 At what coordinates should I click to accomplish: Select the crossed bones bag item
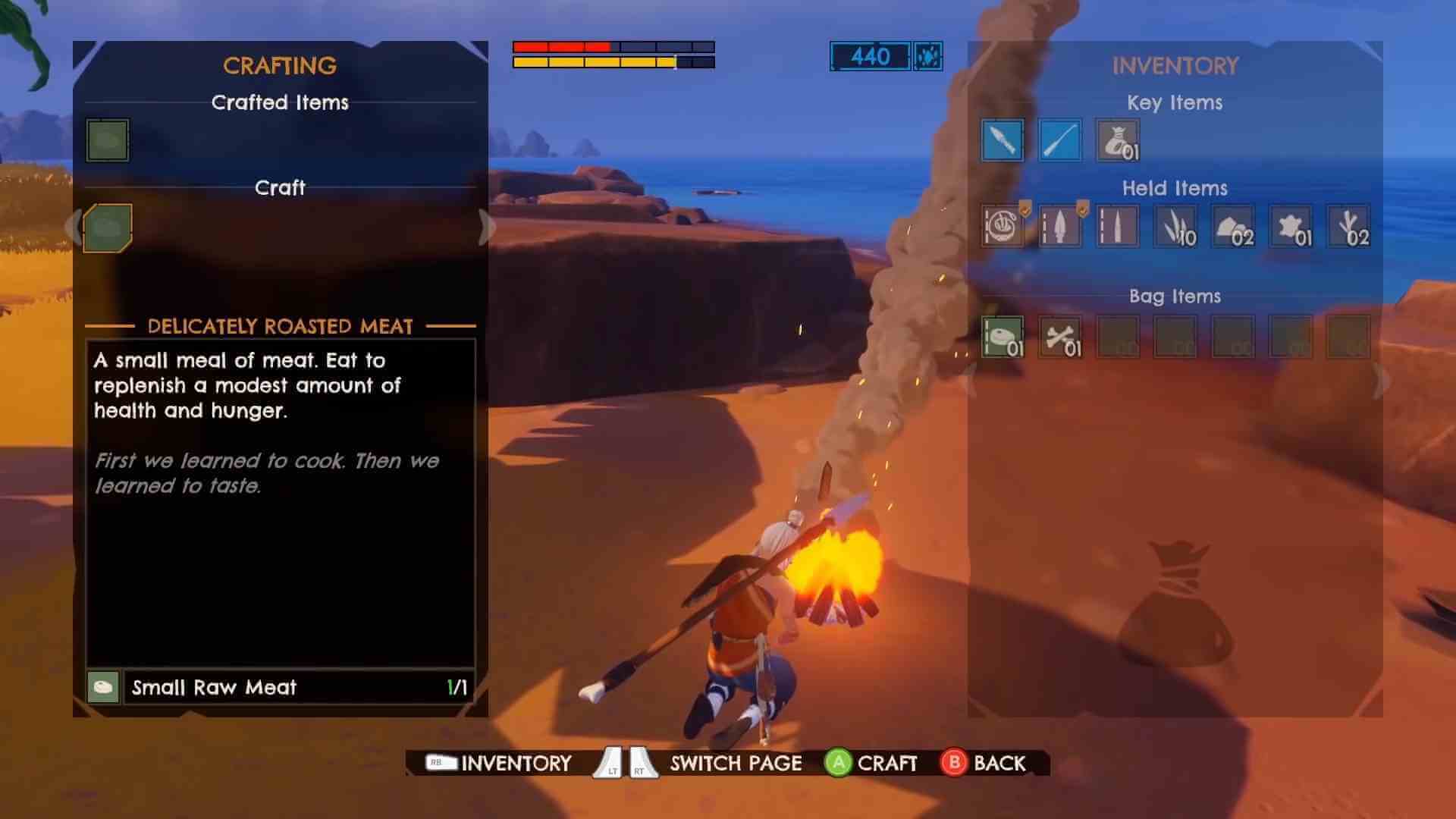pos(1059,337)
